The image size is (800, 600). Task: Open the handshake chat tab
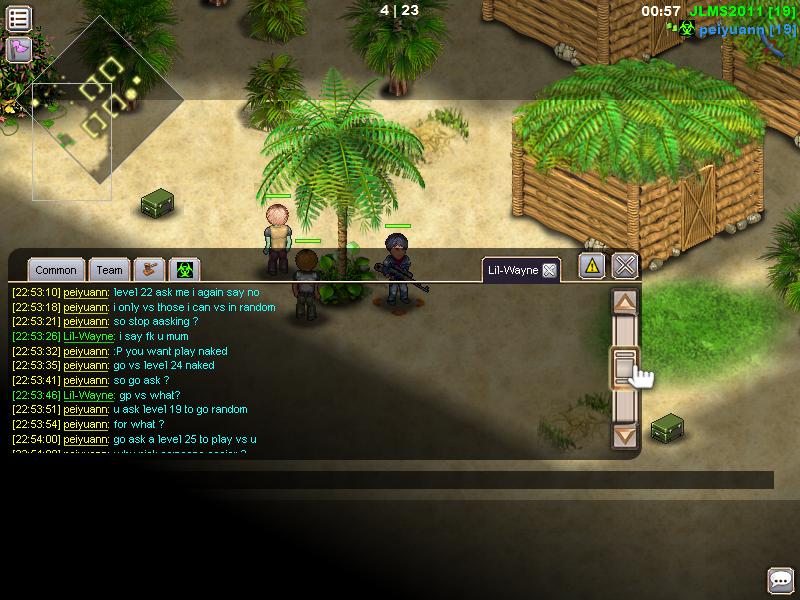tap(149, 269)
